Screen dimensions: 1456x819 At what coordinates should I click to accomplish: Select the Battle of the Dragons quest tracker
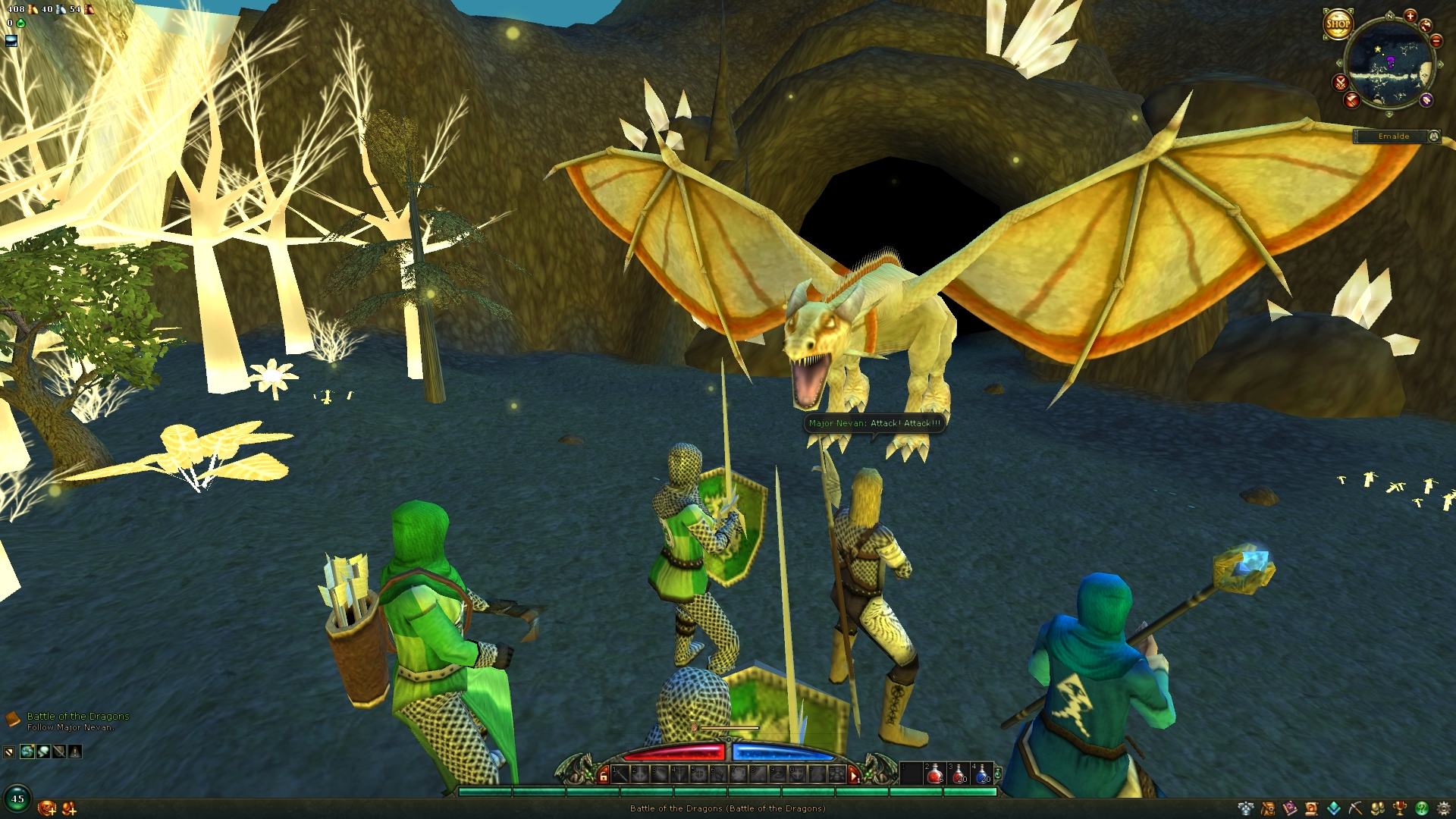[77, 716]
